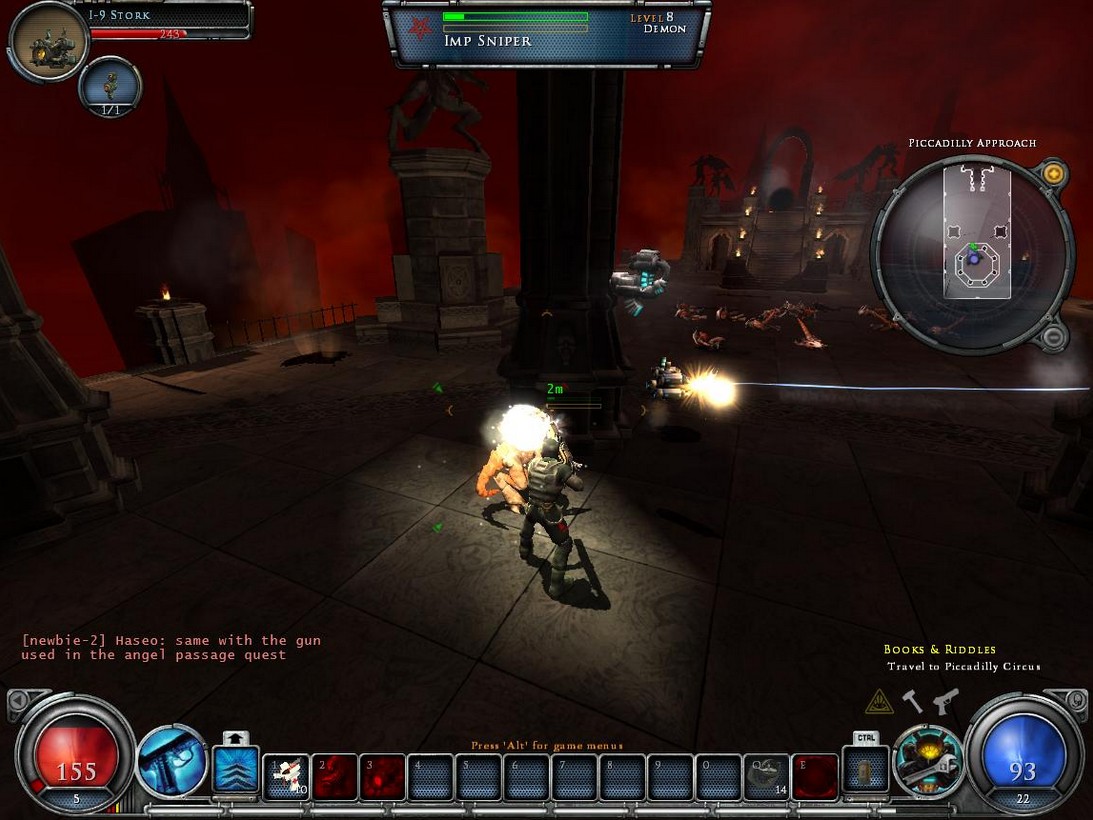Use the red skill in slot 3

click(x=382, y=776)
